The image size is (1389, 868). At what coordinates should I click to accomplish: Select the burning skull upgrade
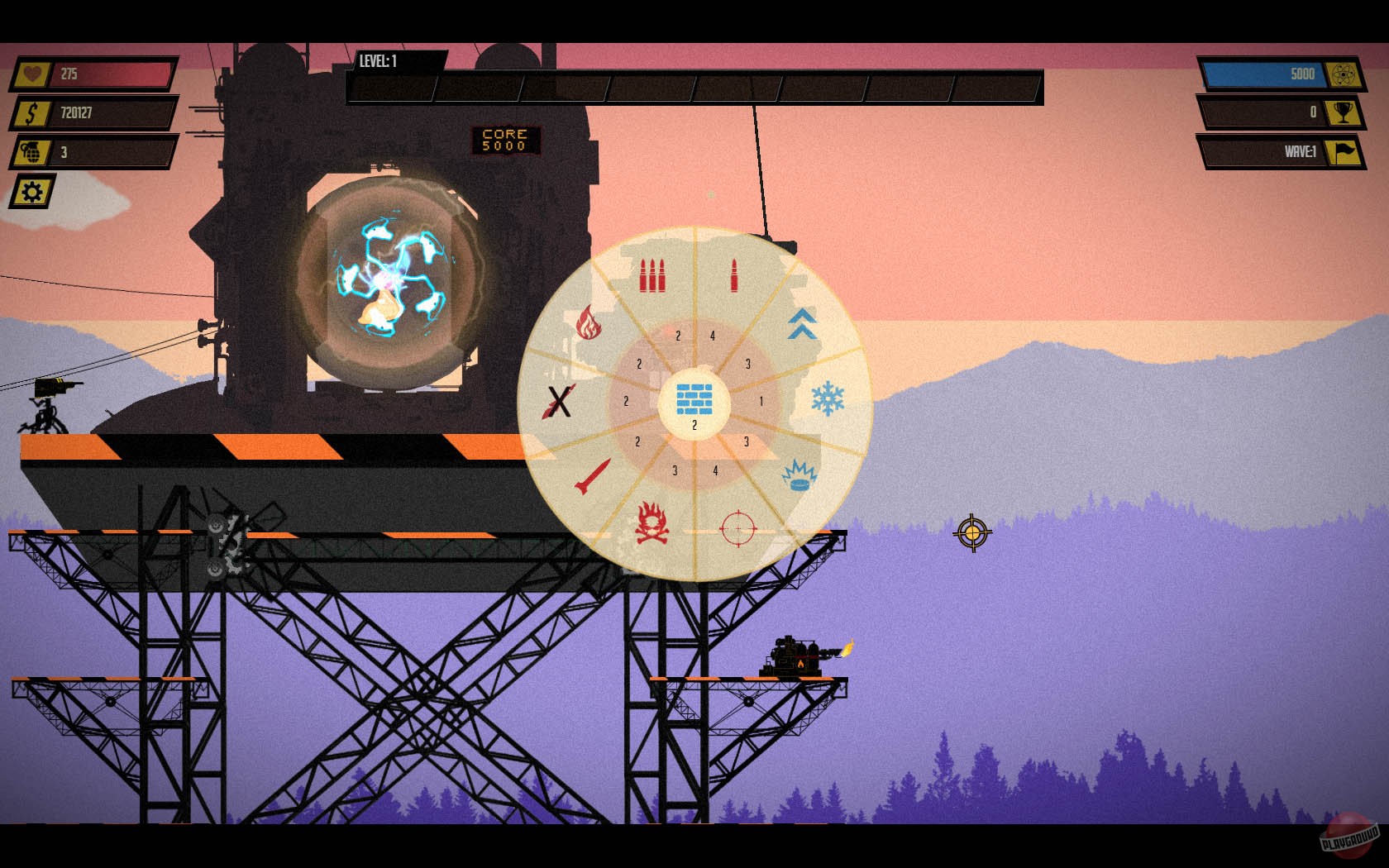[x=652, y=521]
